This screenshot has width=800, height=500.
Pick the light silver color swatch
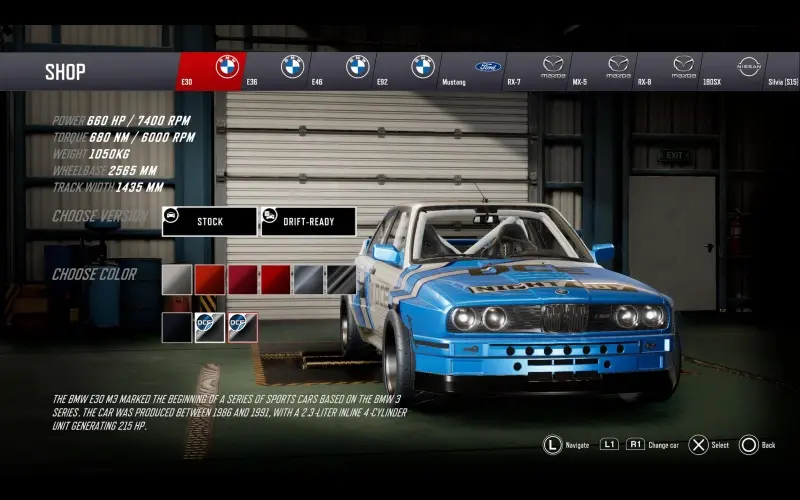[x=177, y=280]
